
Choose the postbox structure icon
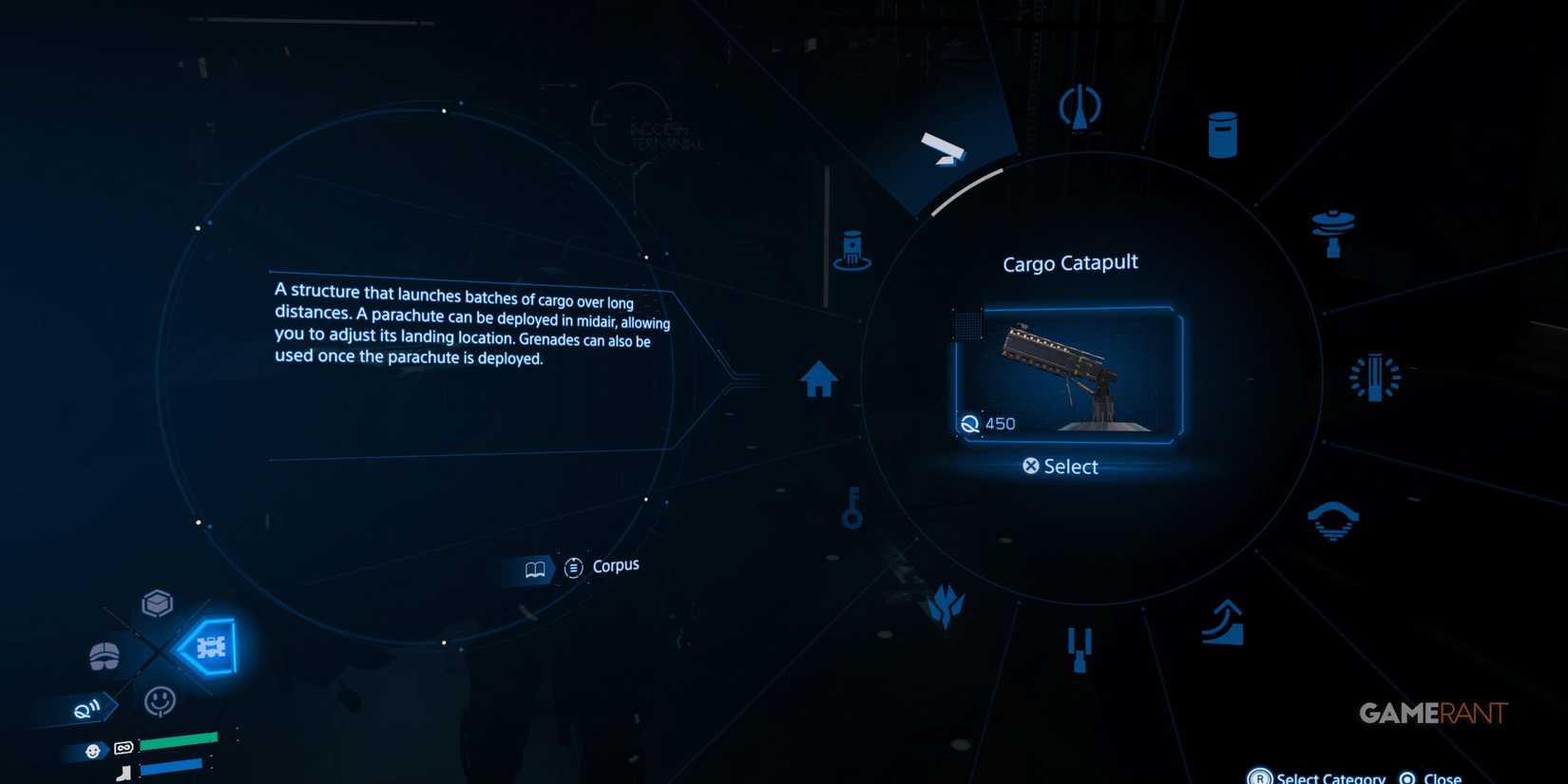click(x=1221, y=133)
